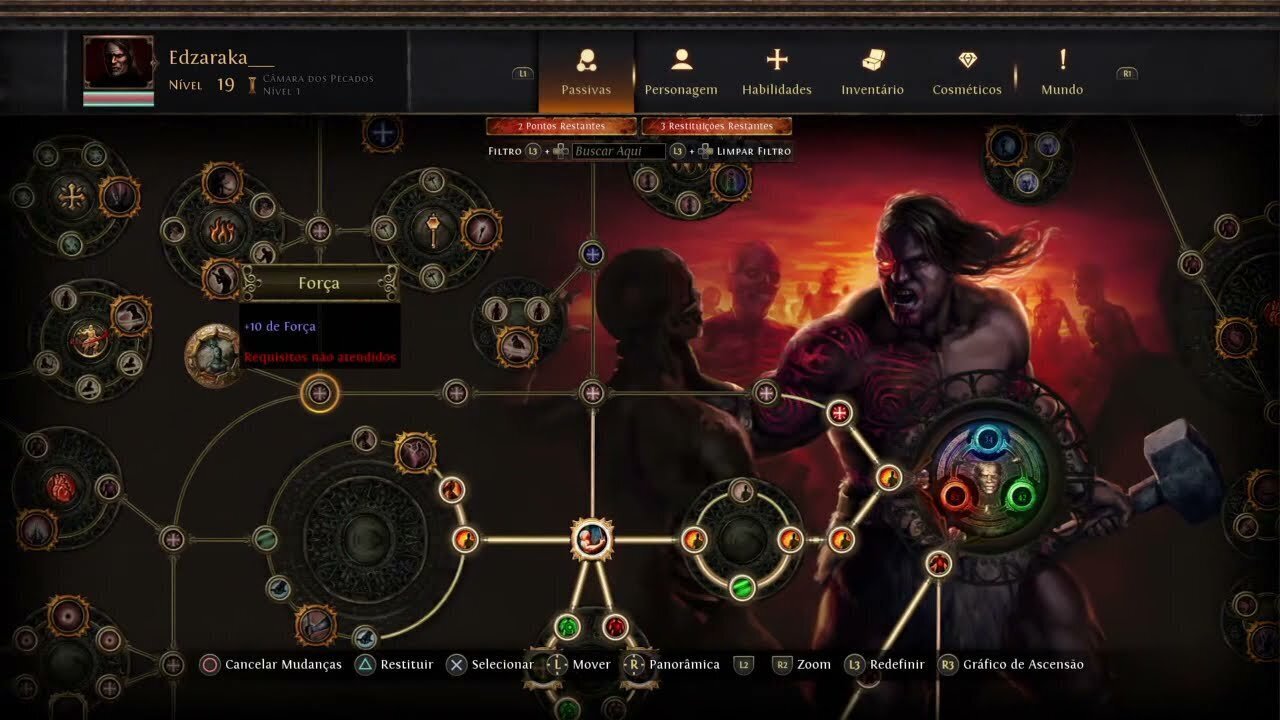
Task: Click the Buscar Aqui search field
Action: [x=618, y=150]
